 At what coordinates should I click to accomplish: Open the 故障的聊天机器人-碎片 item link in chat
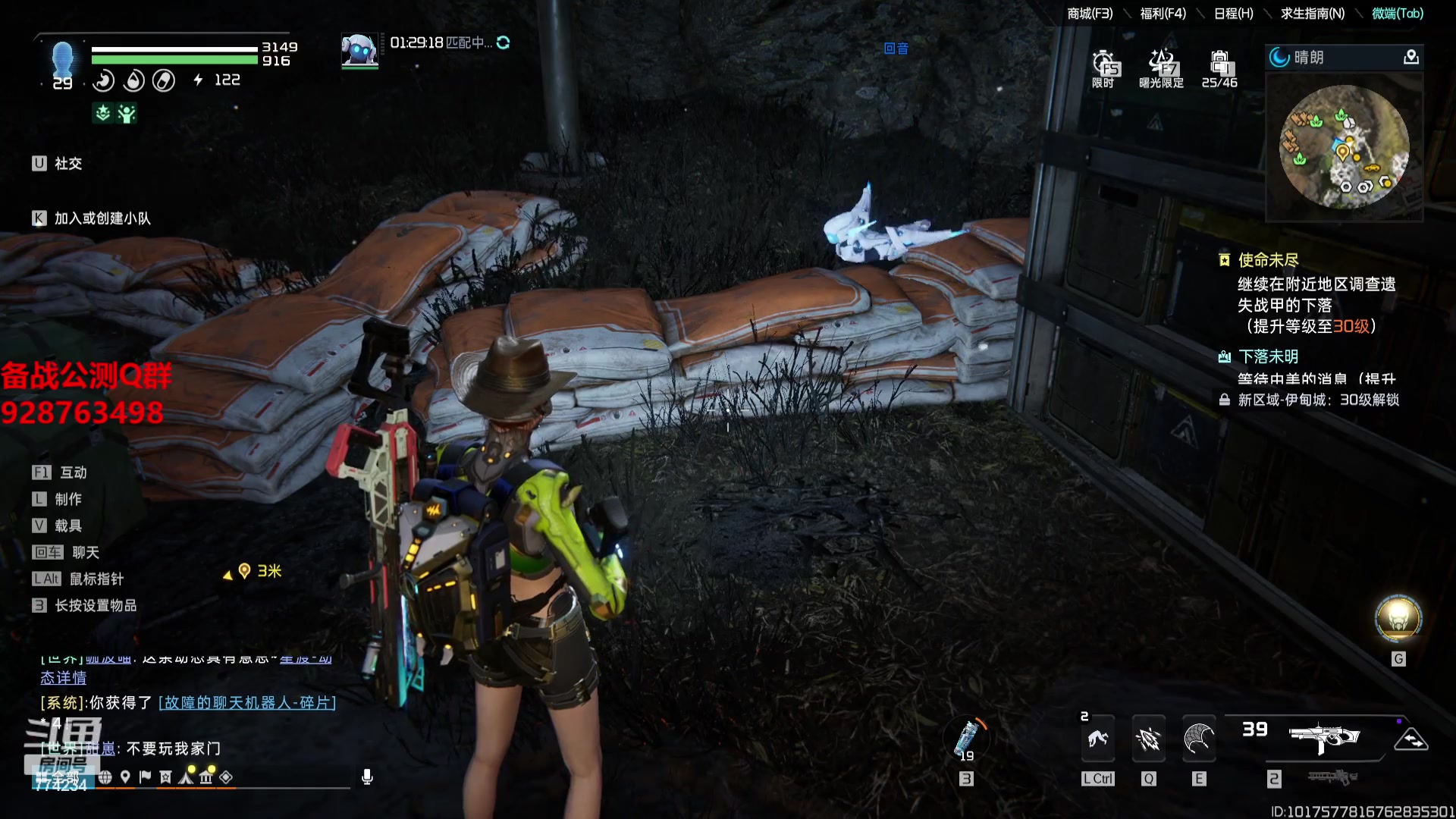point(247,703)
